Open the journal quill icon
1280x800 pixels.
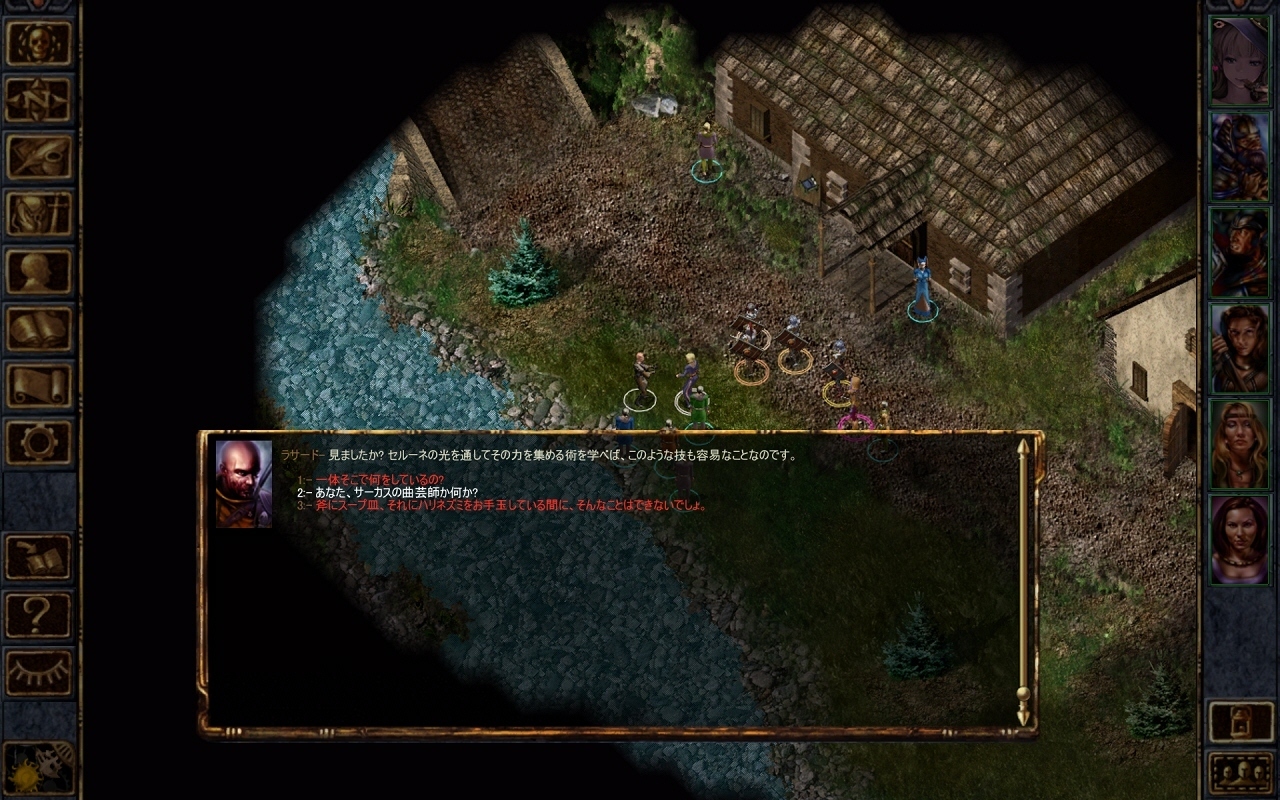39,157
